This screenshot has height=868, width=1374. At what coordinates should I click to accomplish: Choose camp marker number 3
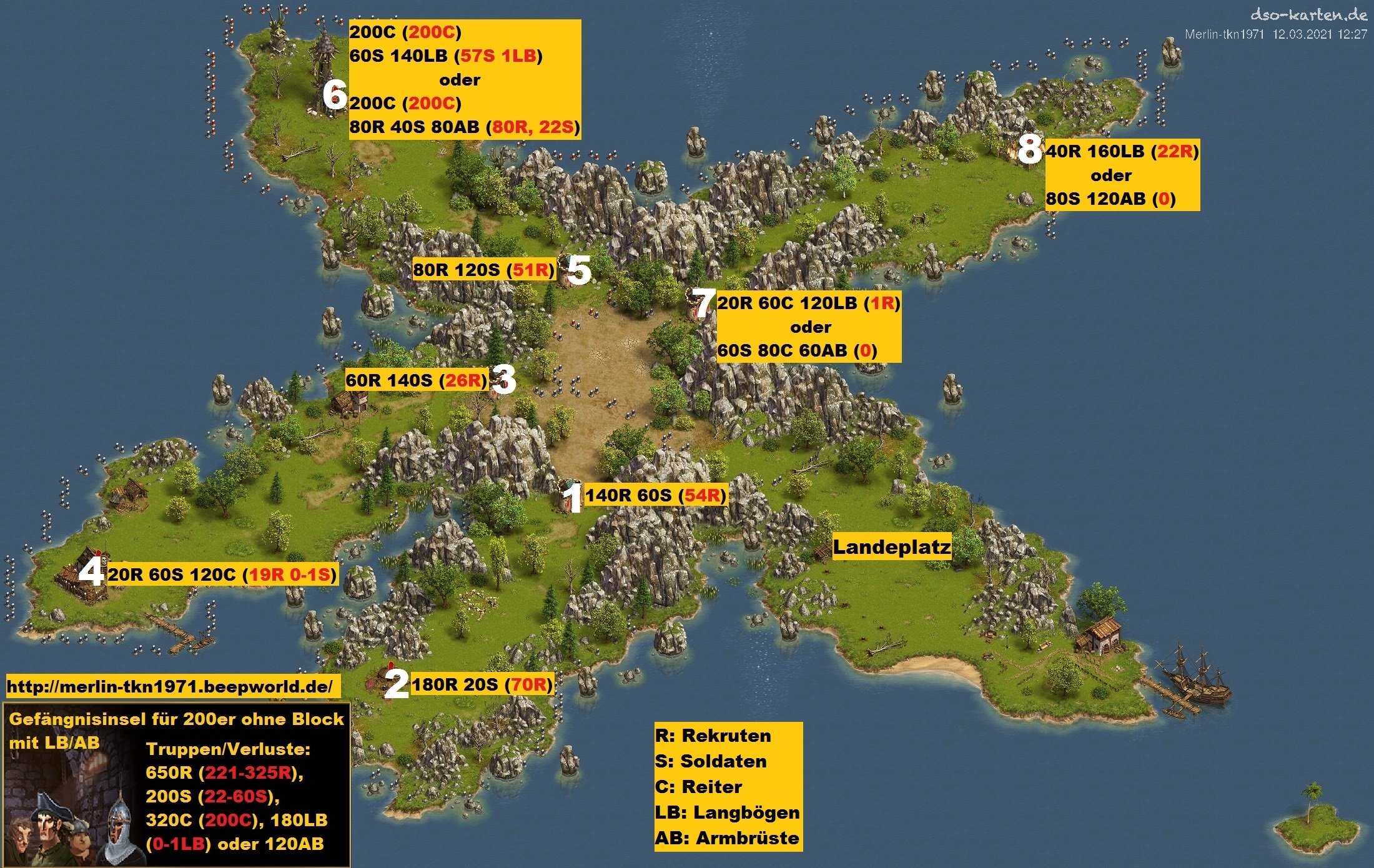(504, 379)
